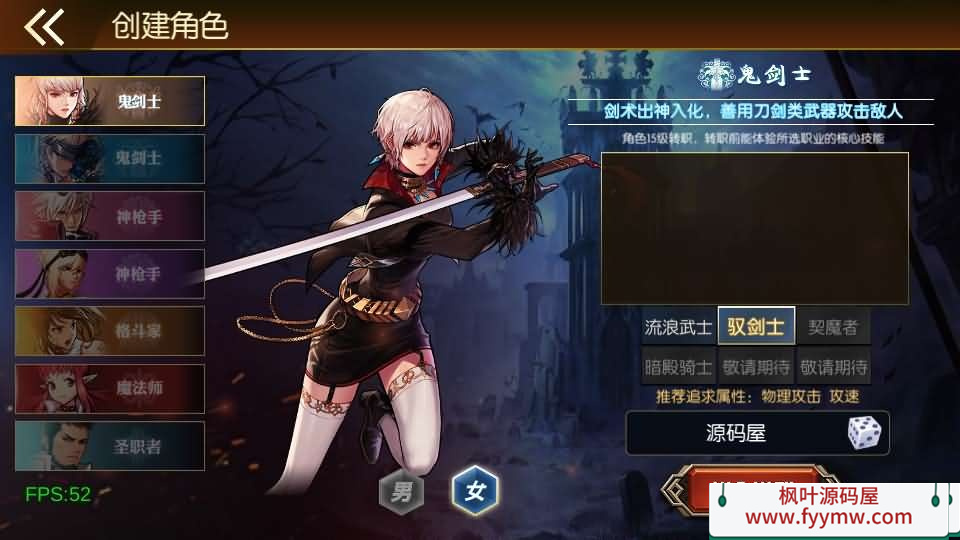
Task: Open the www.fyymw.com watermark link
Action: pyautogui.click(x=828, y=517)
